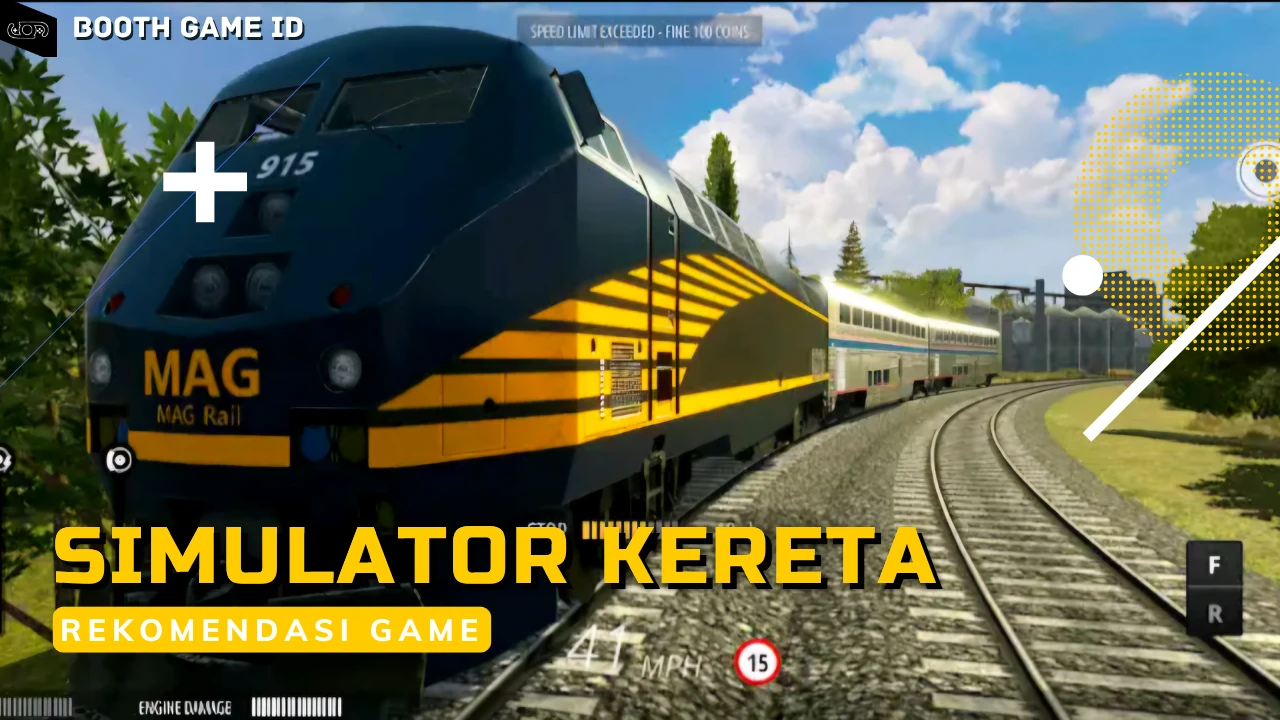The width and height of the screenshot is (1280, 720).
Task: Click the SIMULATOR KERETA title text
Action: [x=494, y=556]
